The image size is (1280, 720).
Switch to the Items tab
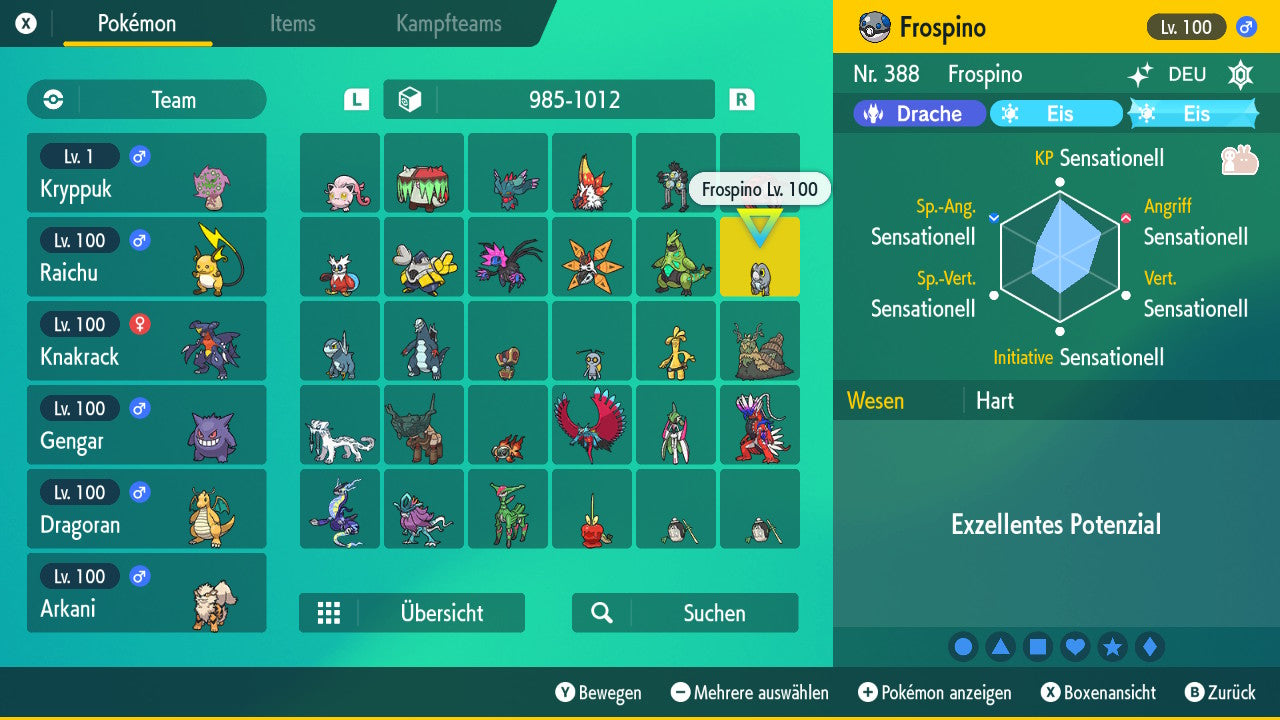tap(292, 24)
